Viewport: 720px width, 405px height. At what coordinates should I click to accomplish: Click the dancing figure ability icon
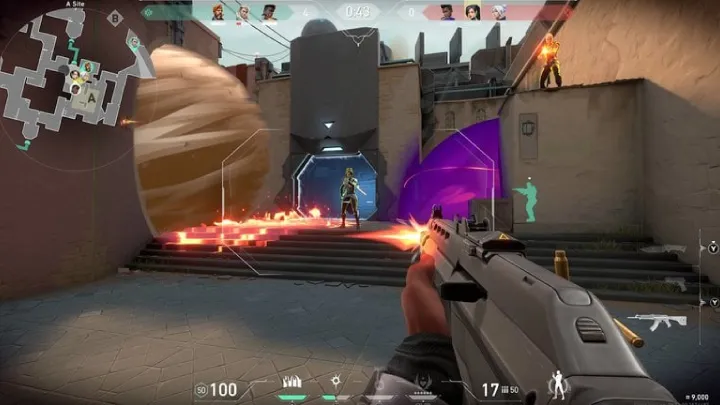pos(559,381)
